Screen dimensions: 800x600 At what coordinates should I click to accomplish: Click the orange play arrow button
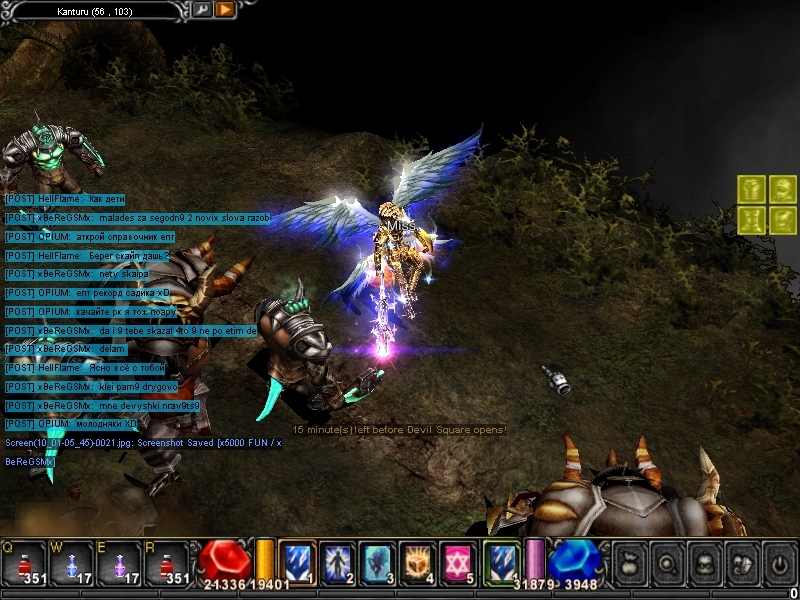point(224,10)
